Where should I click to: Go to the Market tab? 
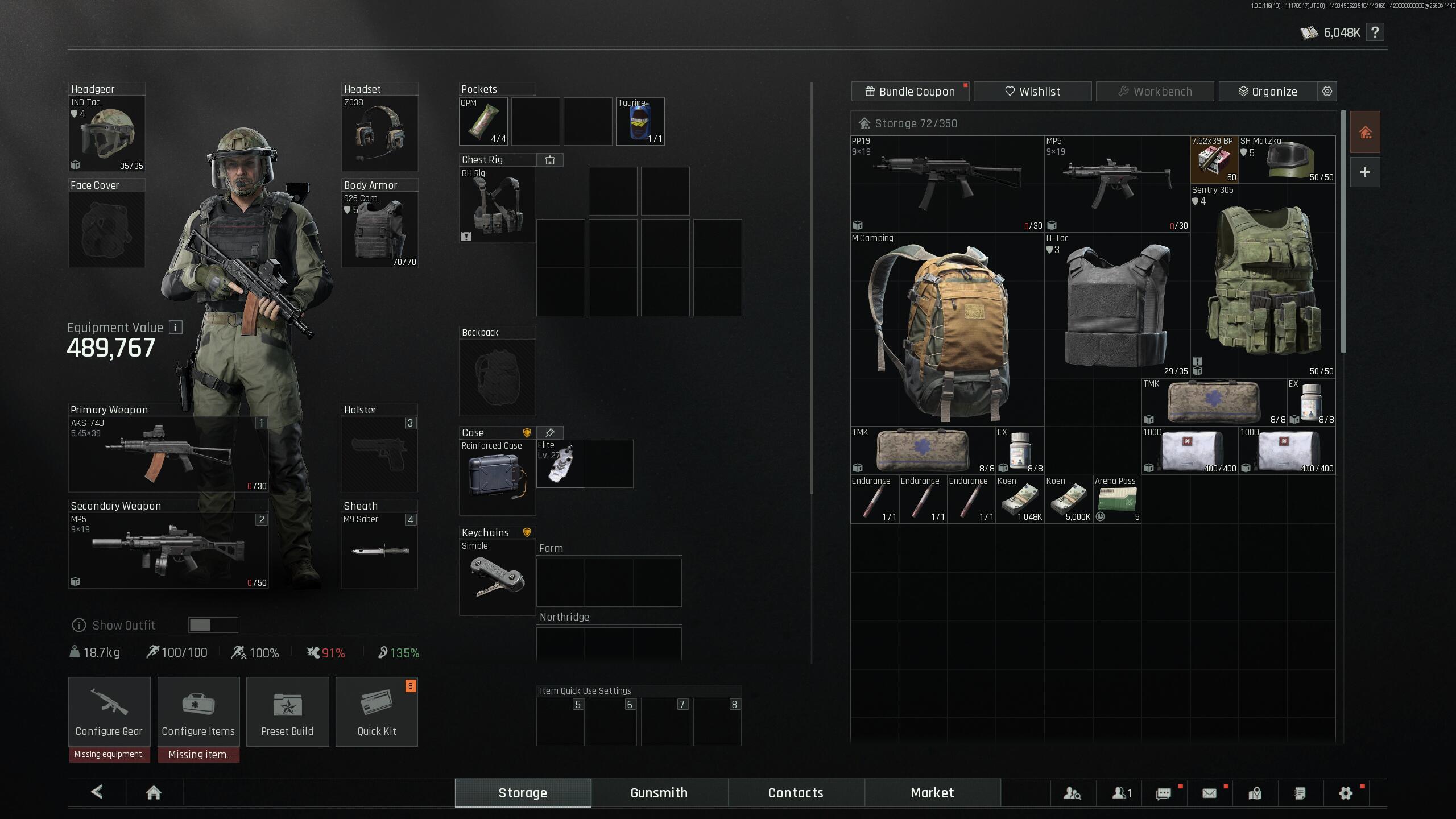pyautogui.click(x=932, y=793)
